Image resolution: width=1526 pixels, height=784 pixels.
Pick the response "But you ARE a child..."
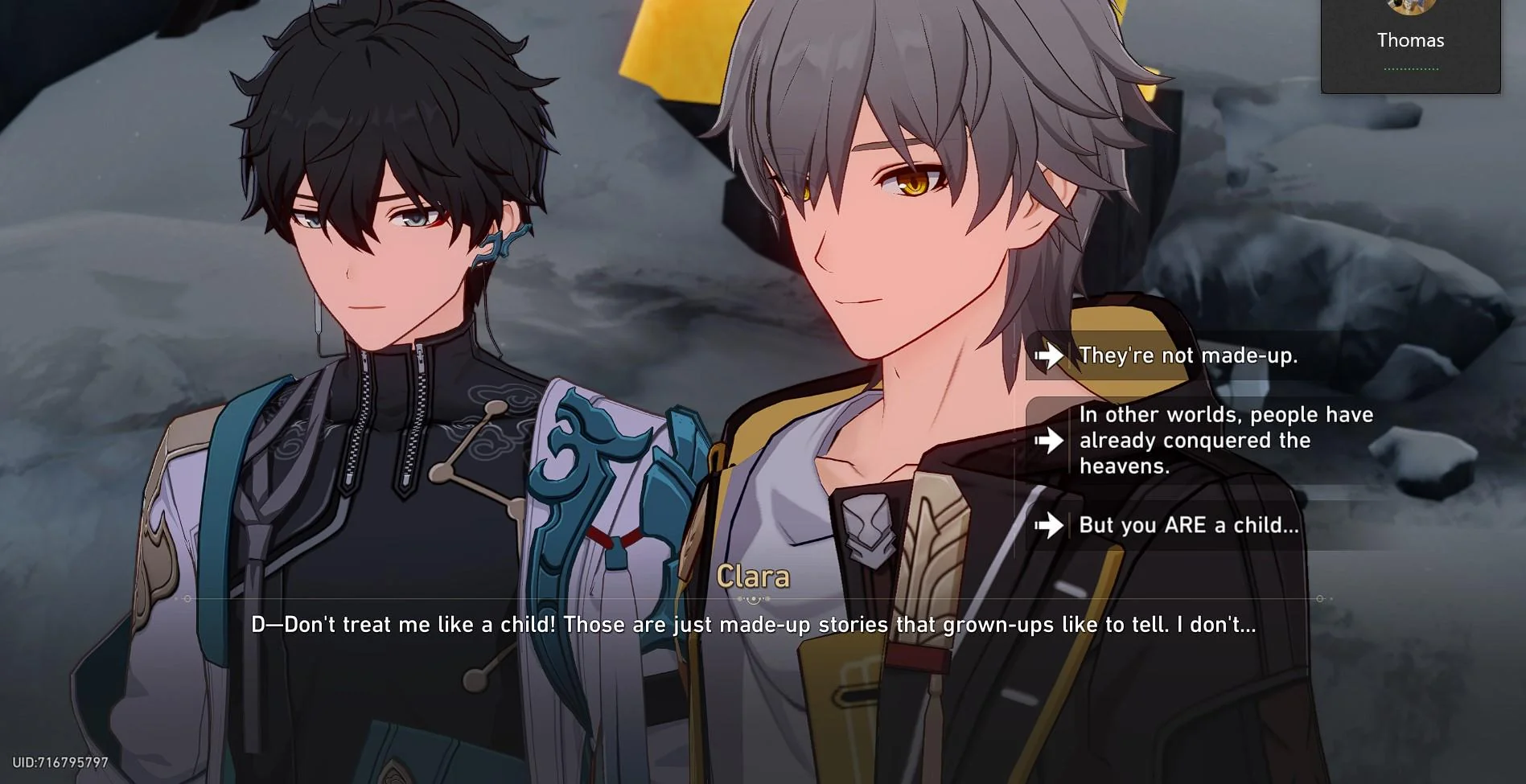(1187, 525)
